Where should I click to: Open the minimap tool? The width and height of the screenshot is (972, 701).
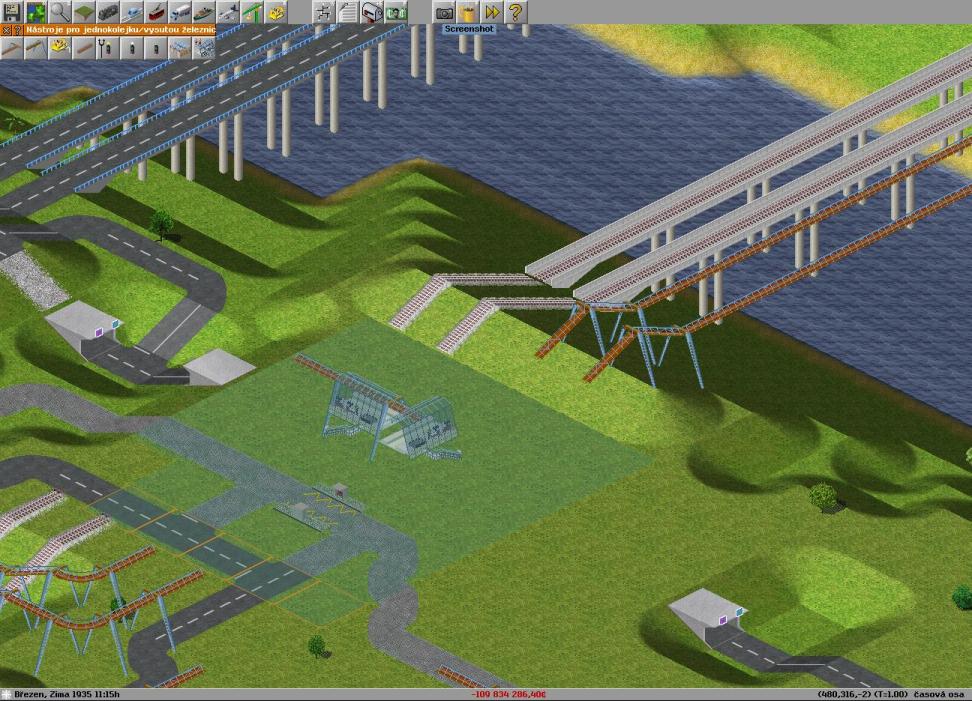(36, 12)
